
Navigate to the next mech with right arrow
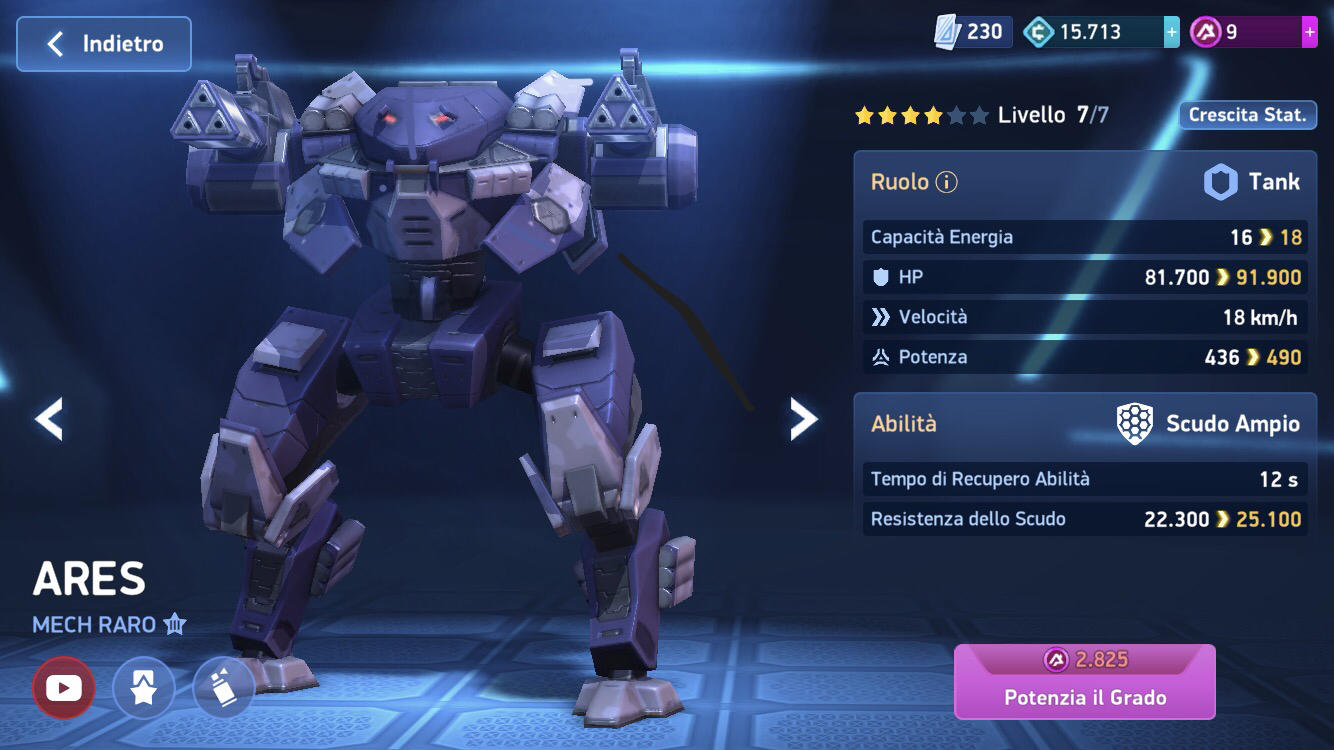803,417
